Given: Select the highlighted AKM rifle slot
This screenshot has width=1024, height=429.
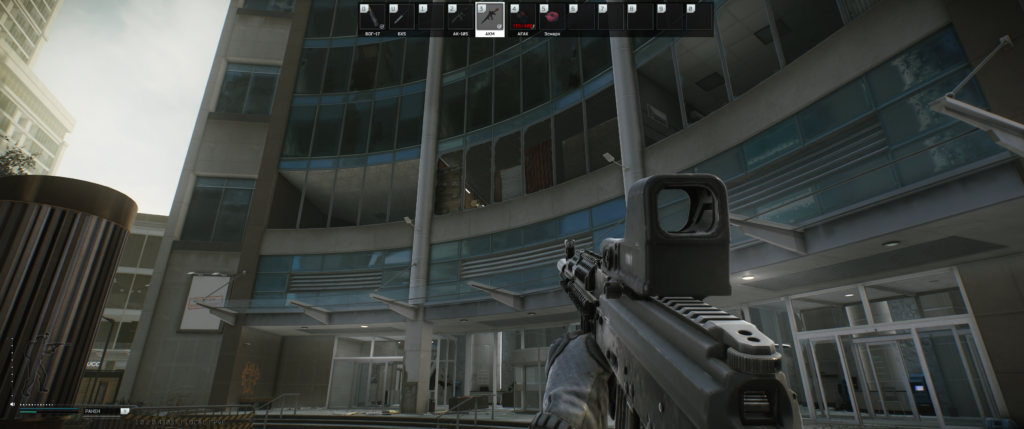Looking at the screenshot, I should point(492,17).
